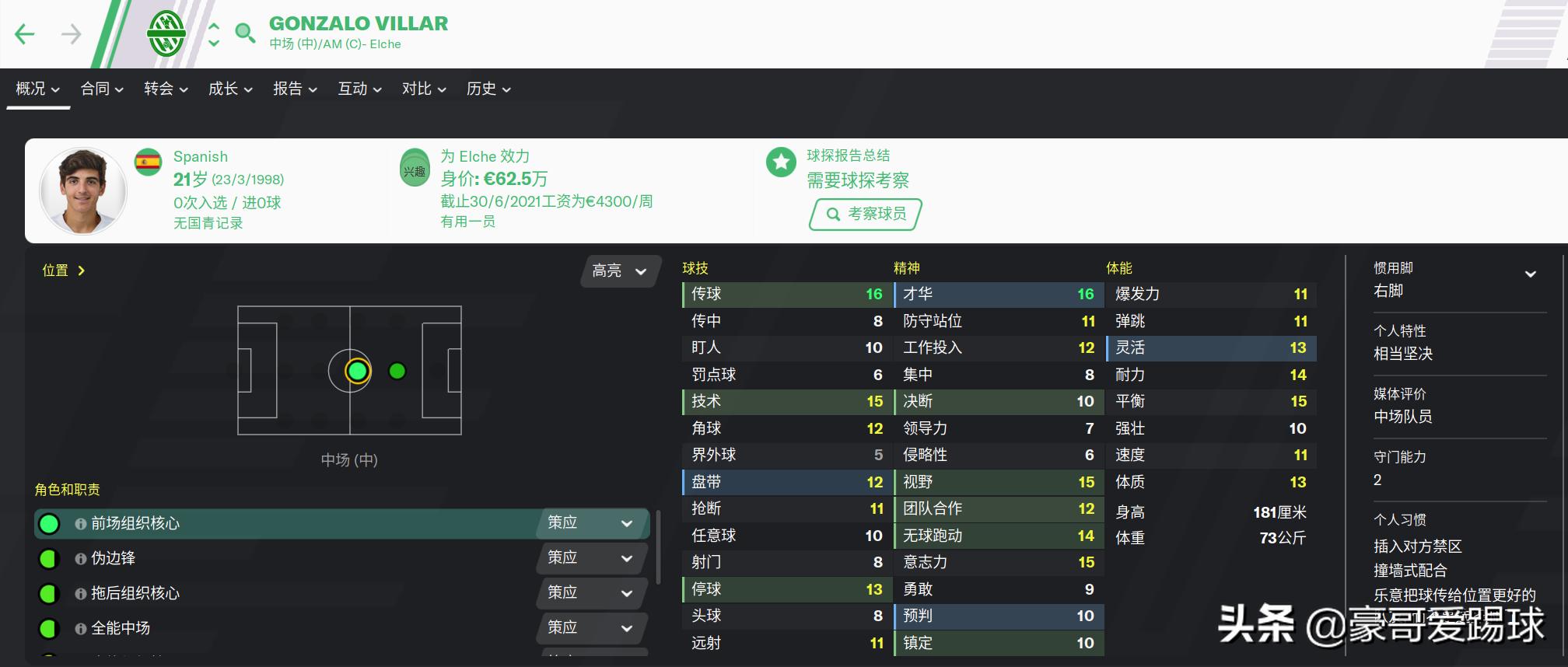Click the scout report star icon
This screenshot has height=667, width=1568.
pos(779,163)
